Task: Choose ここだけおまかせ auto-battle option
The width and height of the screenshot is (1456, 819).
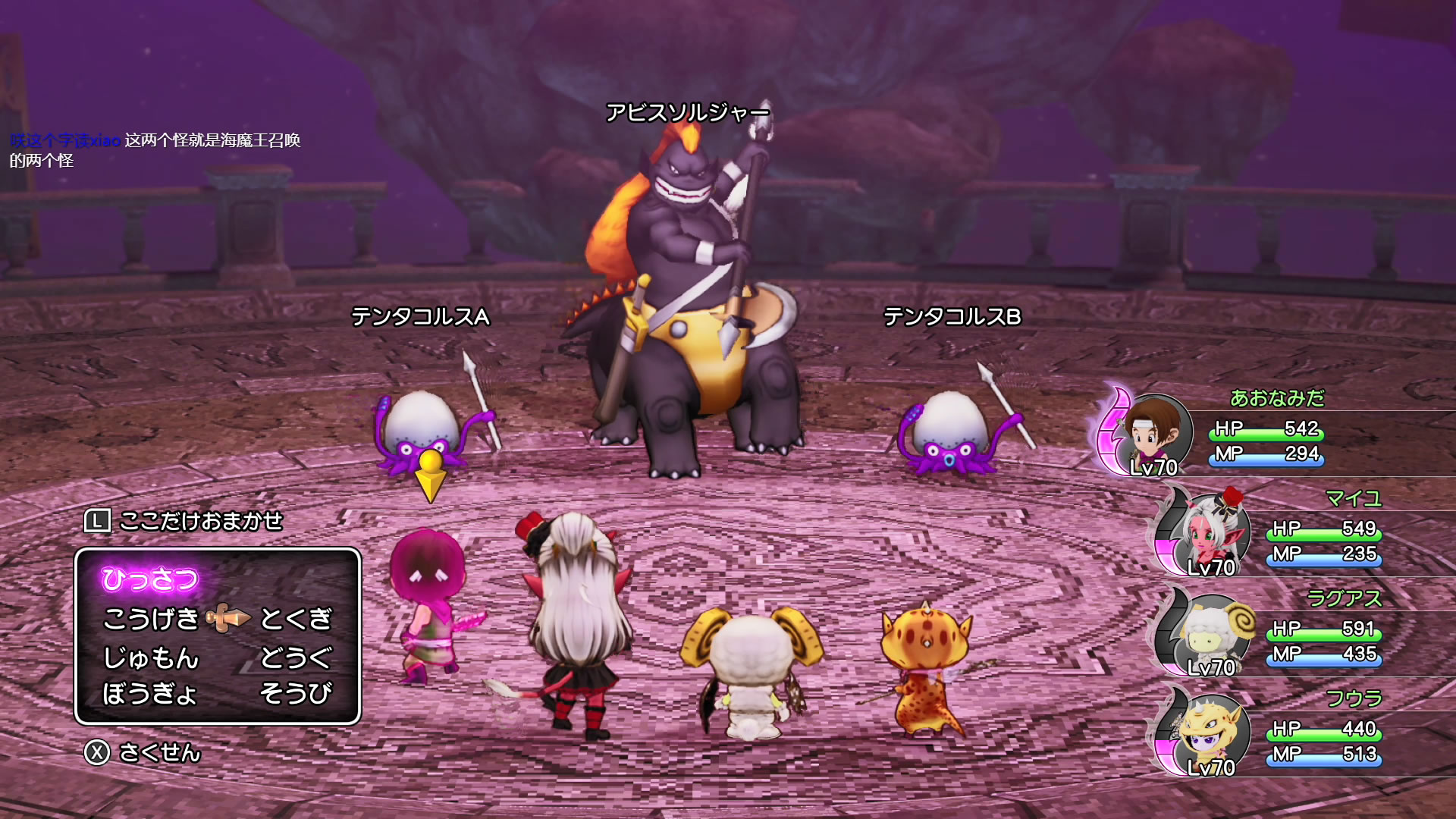Action: pyautogui.click(x=184, y=522)
